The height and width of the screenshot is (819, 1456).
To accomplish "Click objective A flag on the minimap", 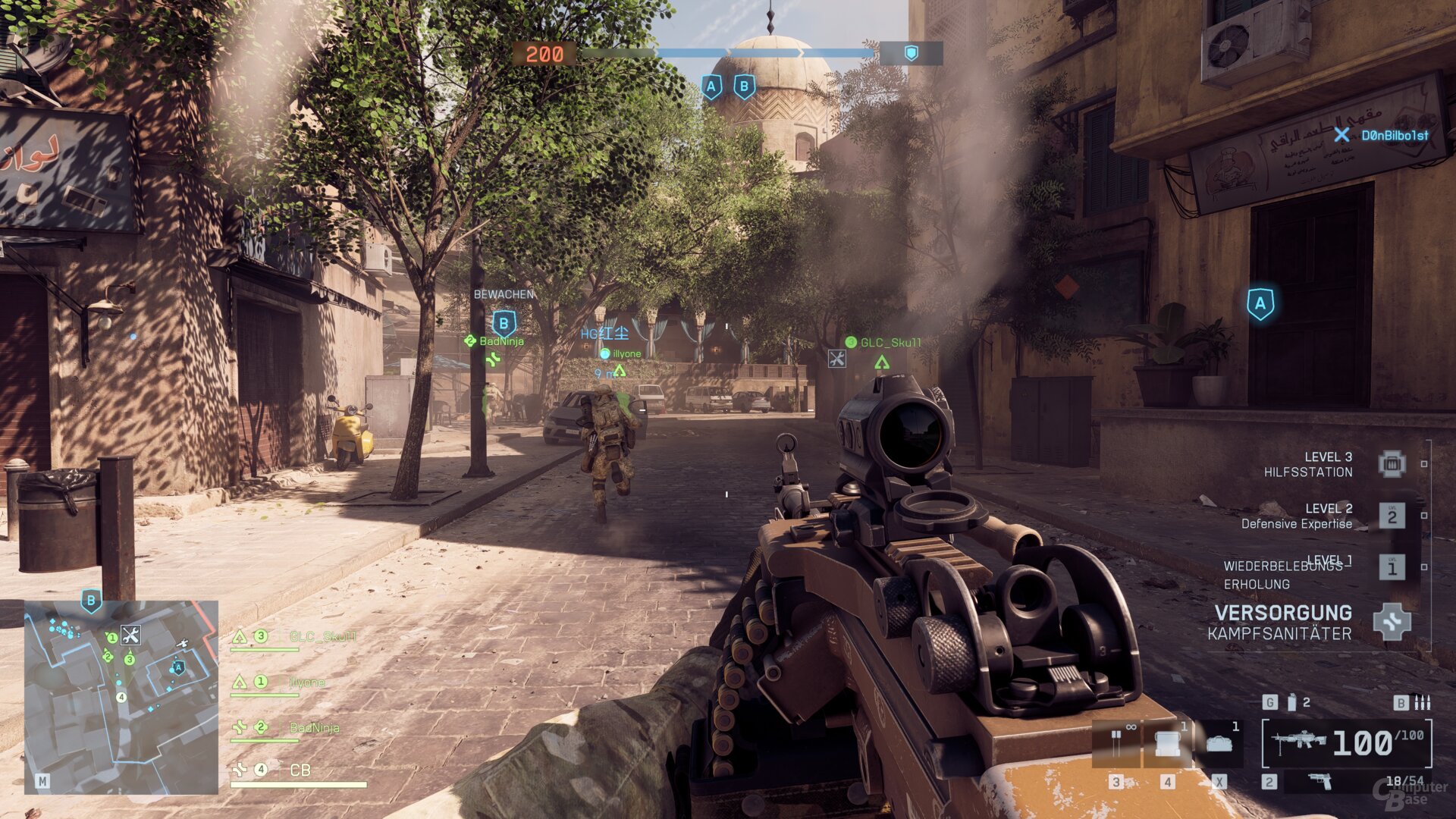I will (178, 667).
